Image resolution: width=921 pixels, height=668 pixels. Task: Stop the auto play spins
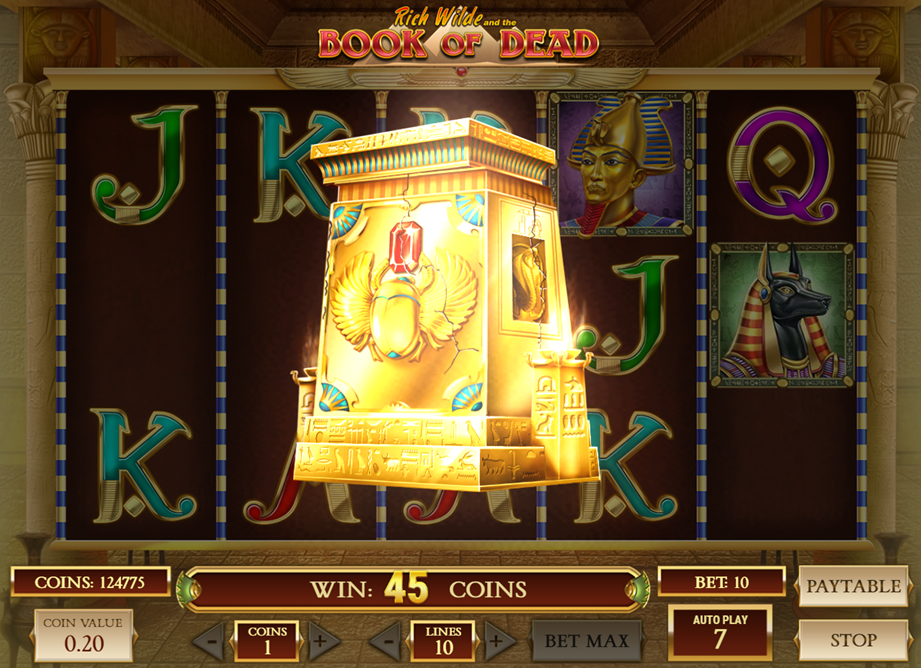853,640
